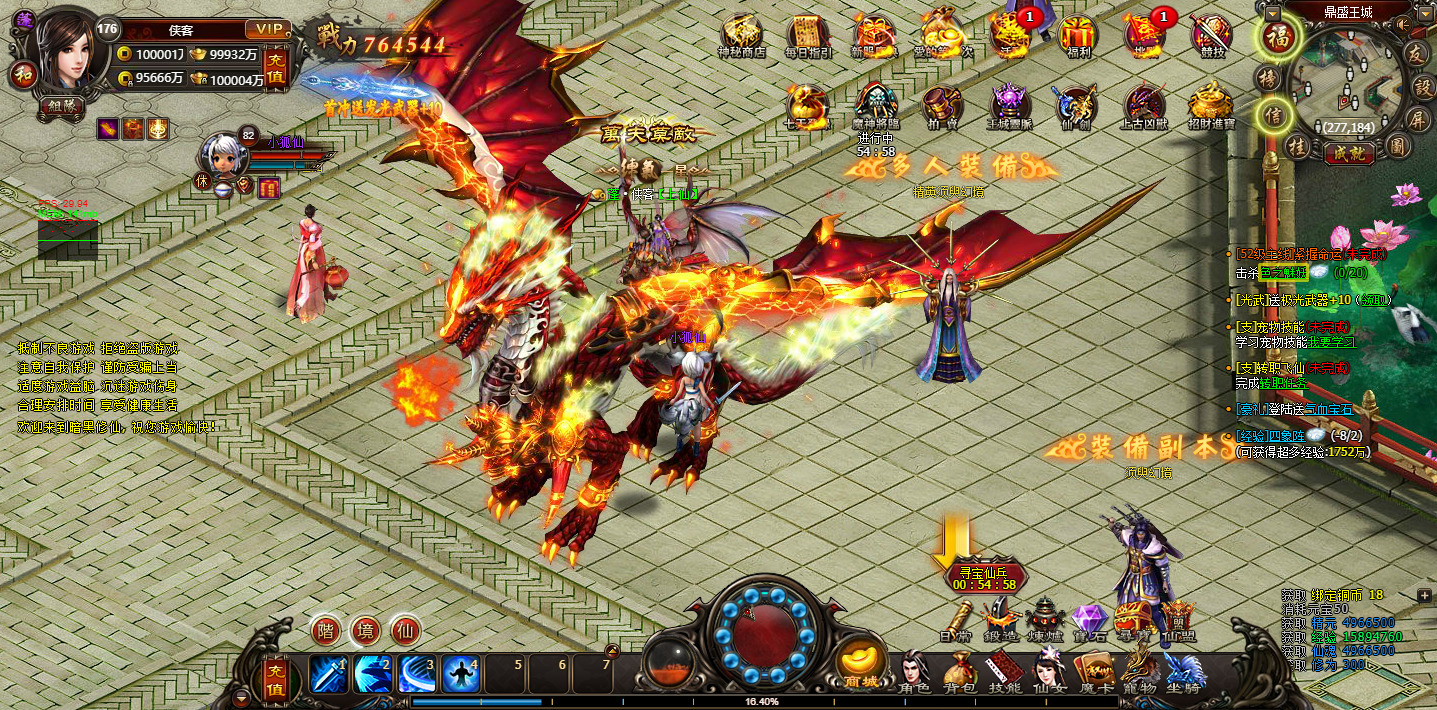The image size is (1437, 710).
Task: Select the 寻宝仙兵 event timer button
Action: [x=984, y=577]
